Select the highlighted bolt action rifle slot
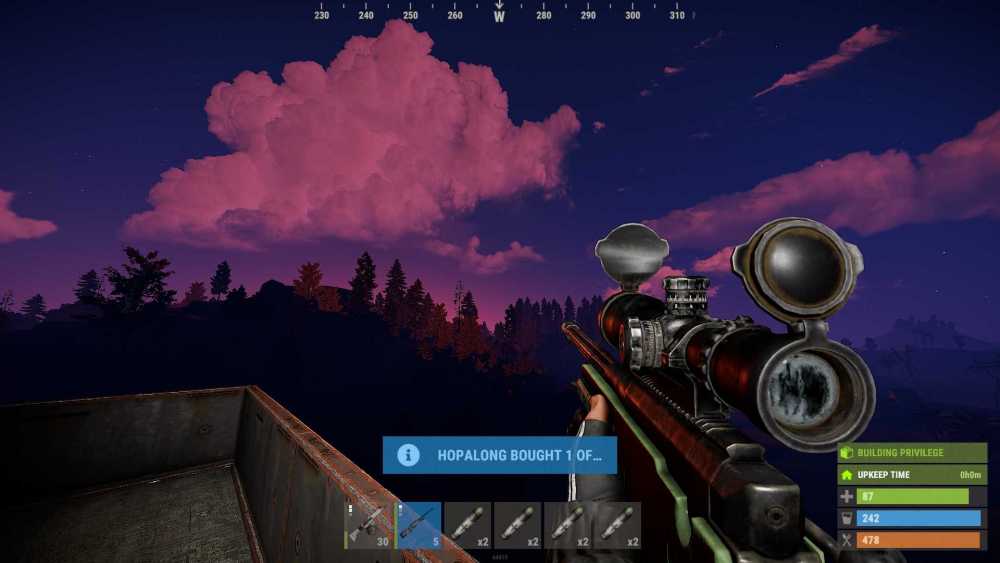Viewport: 1000px width, 563px height. point(418,525)
